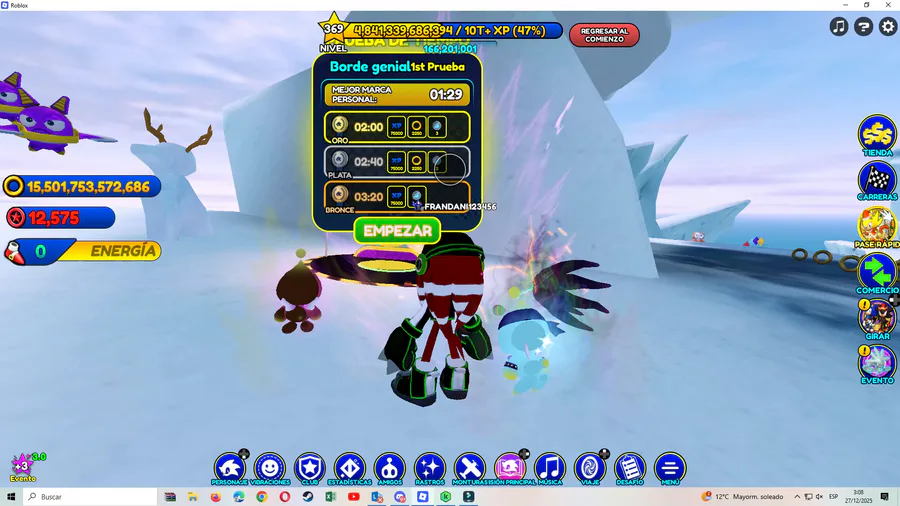Viewport: 900px width, 506px height.
Task: Open the Club menu
Action: point(310,467)
